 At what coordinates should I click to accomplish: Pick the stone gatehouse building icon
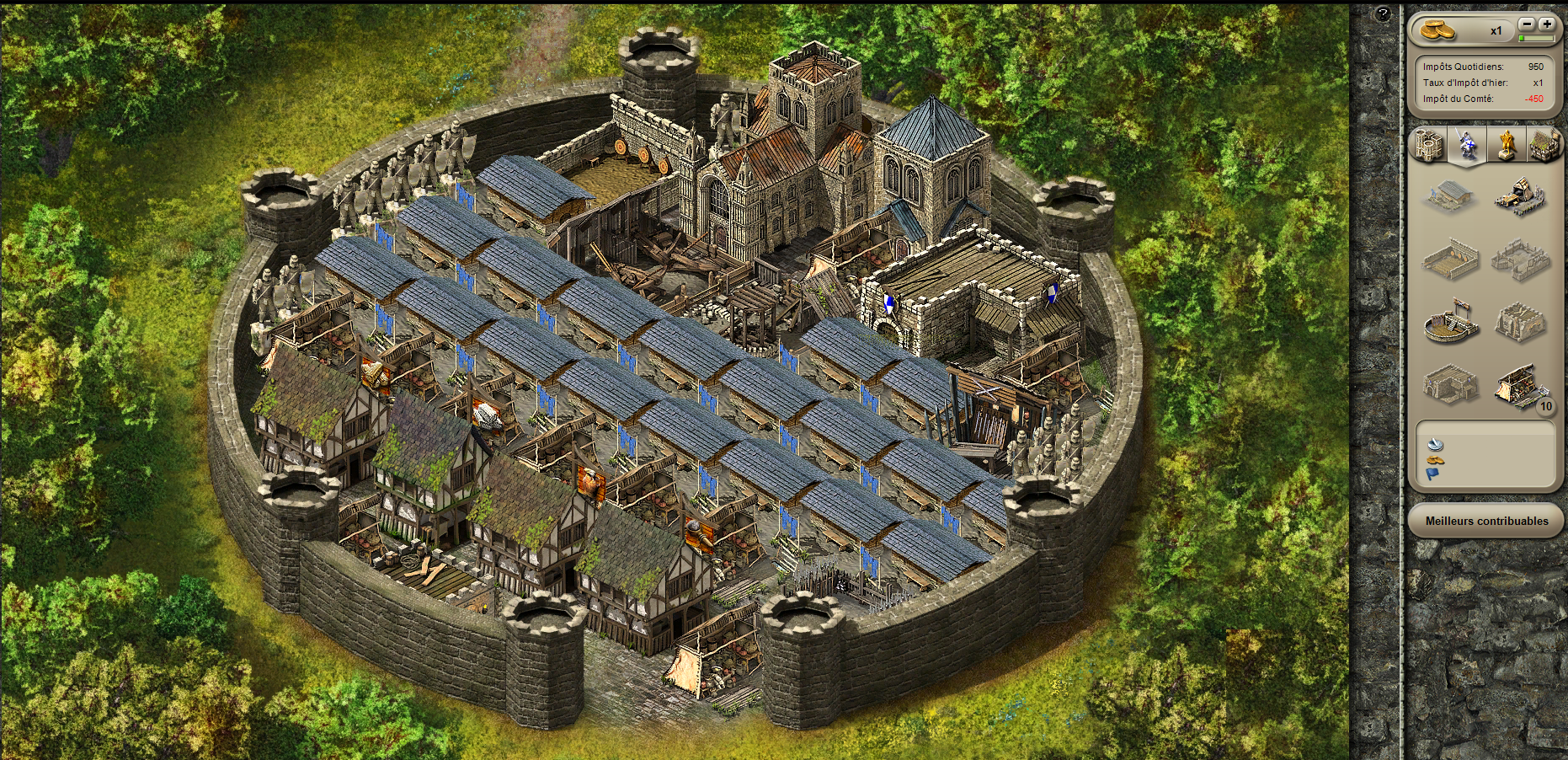point(1450,385)
